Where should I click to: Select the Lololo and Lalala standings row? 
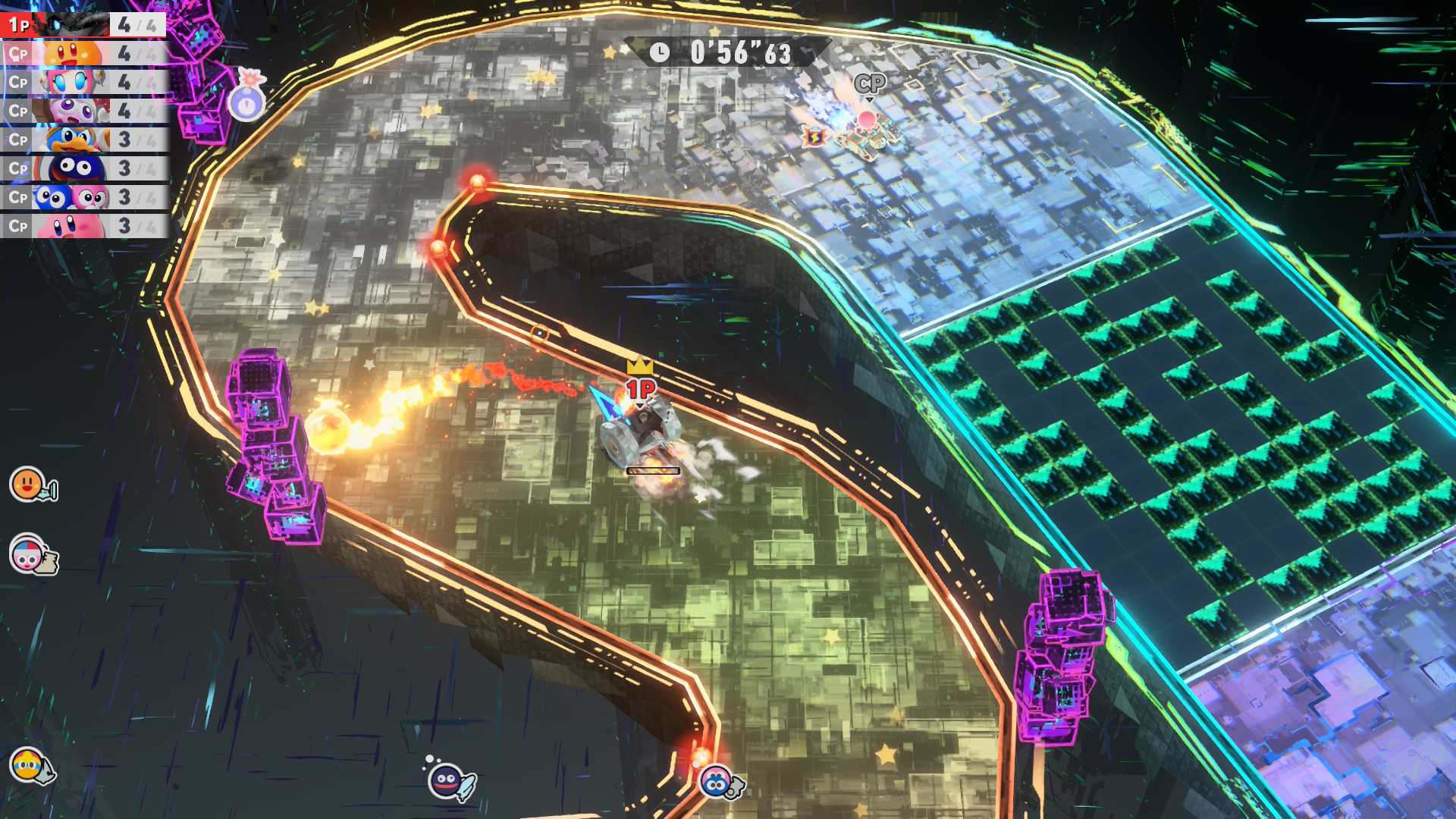[83, 197]
